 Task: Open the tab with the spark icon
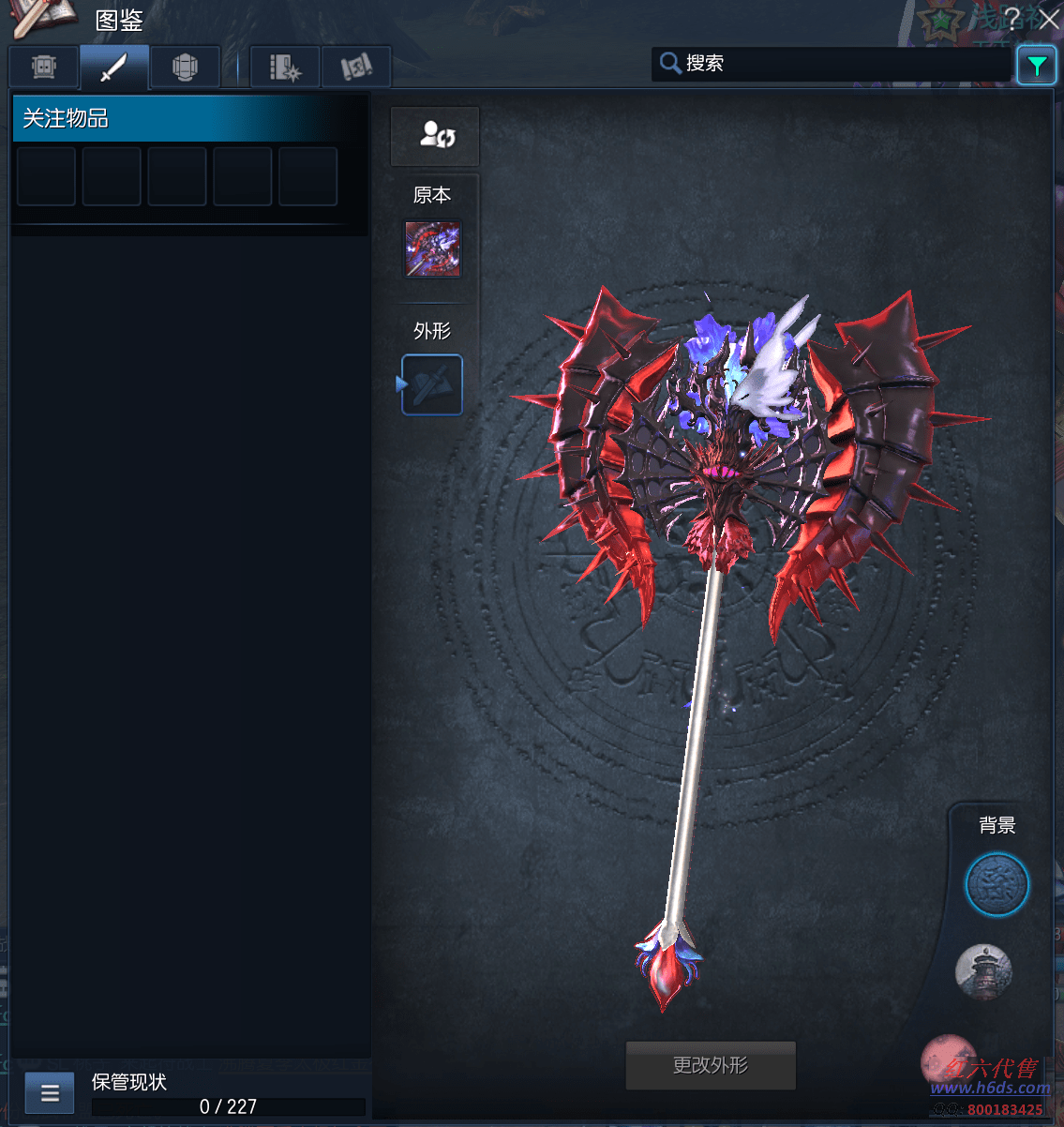tap(285, 68)
